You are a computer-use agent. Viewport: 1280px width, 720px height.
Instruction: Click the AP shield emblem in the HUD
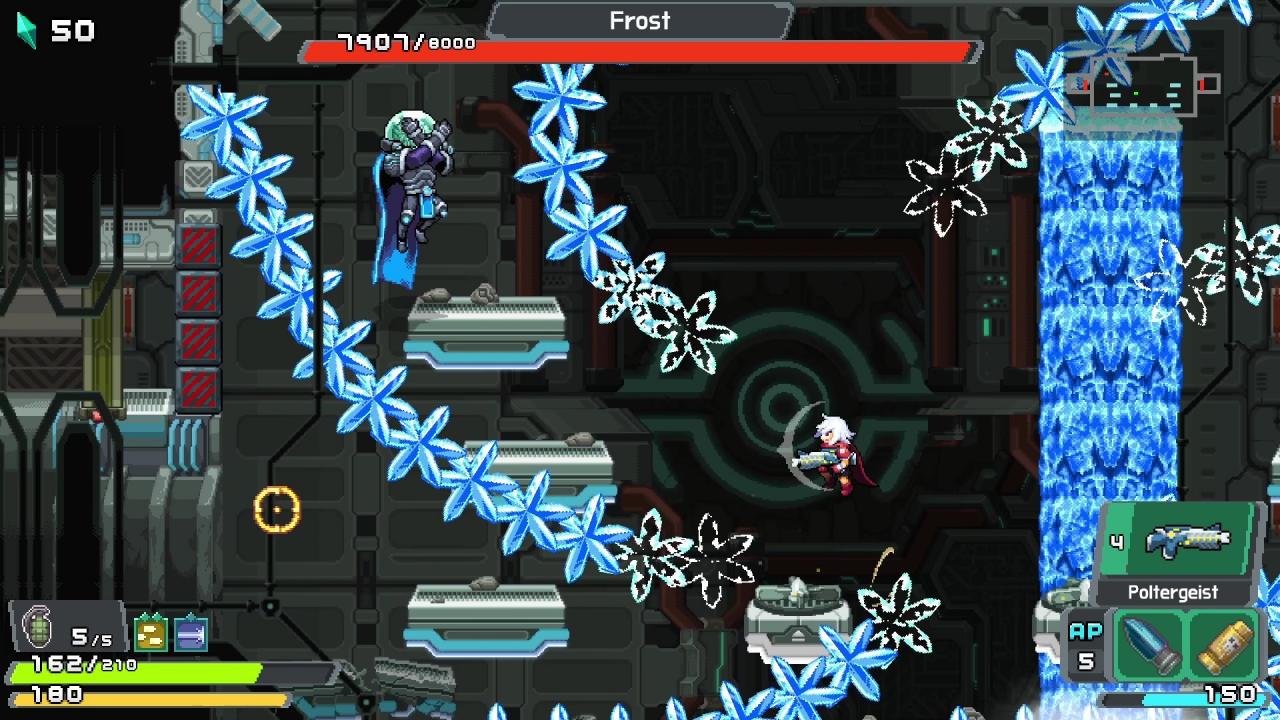1085,644
